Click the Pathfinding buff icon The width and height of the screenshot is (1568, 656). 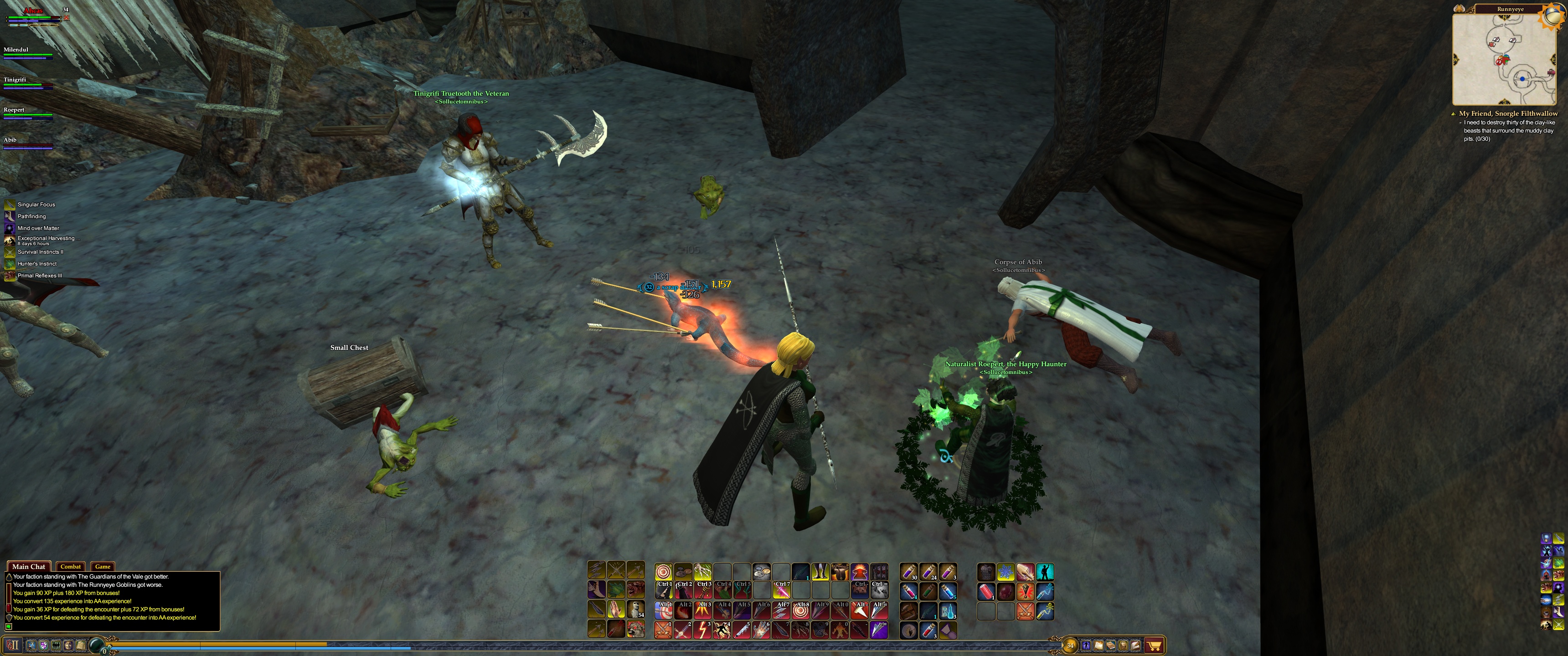click(10, 216)
